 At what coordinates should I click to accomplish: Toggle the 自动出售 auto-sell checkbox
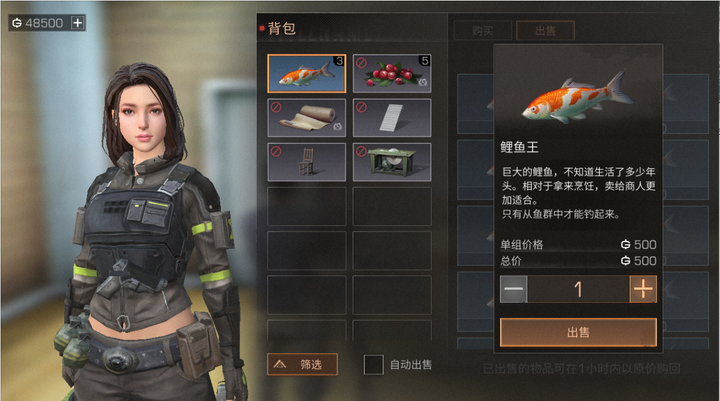[x=373, y=365]
